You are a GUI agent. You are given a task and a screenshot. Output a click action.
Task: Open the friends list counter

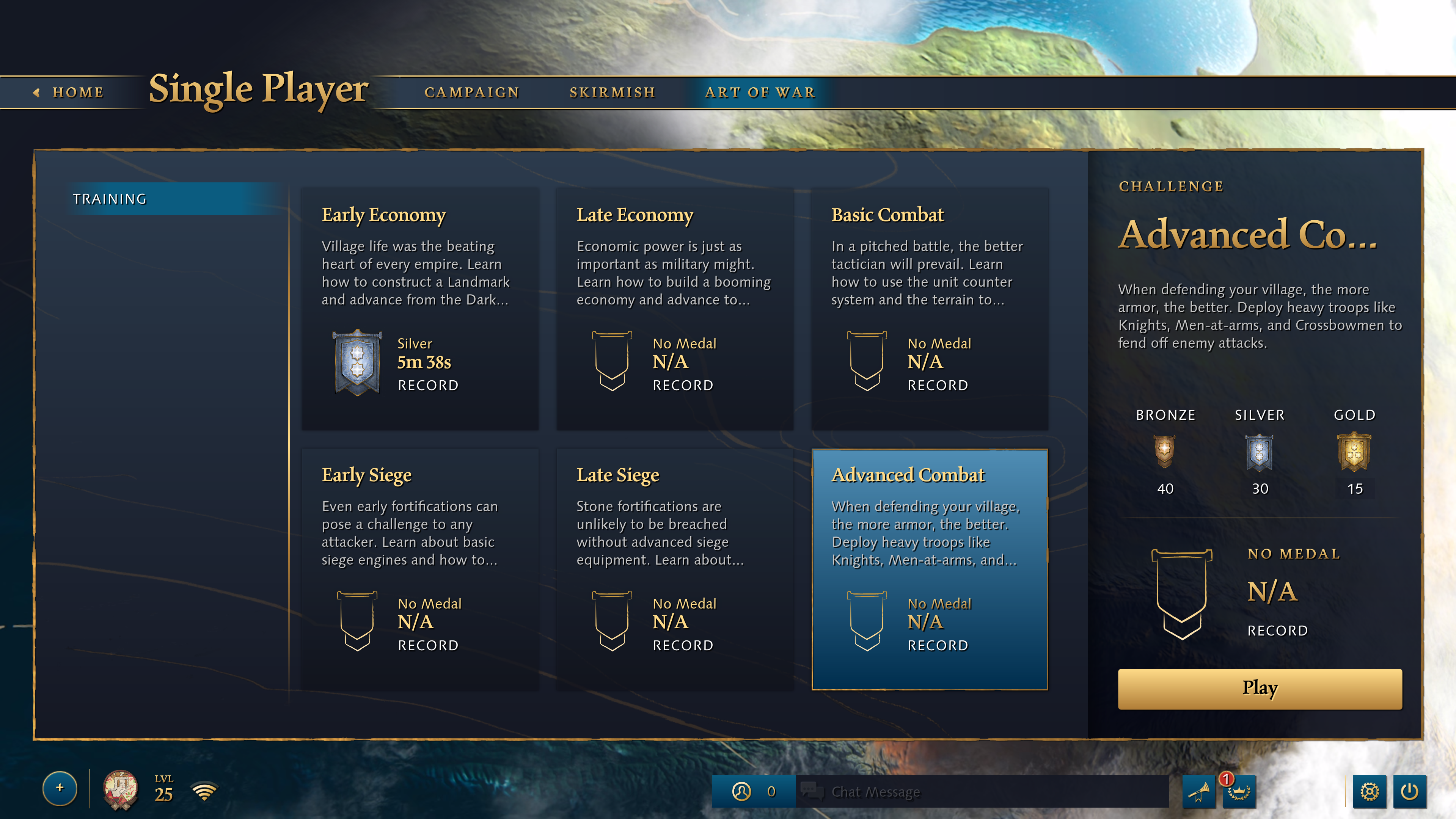754,791
